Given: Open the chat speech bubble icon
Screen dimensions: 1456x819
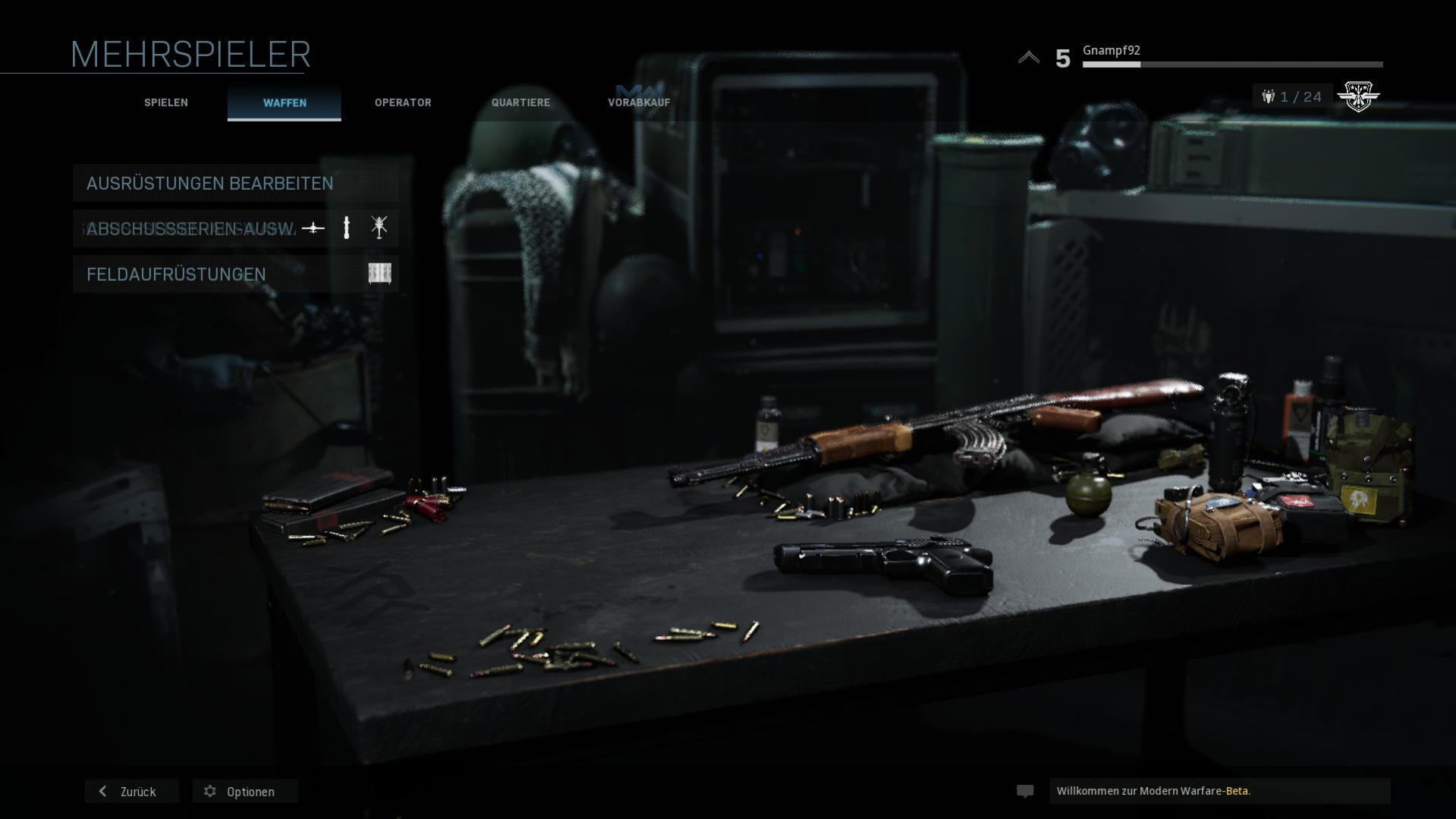Looking at the screenshot, I should (1025, 791).
